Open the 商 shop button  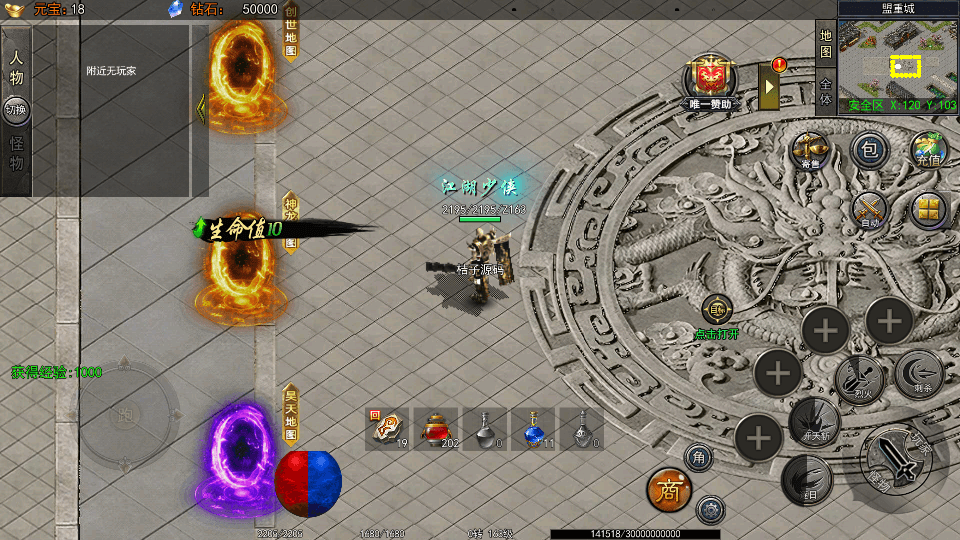pos(668,488)
